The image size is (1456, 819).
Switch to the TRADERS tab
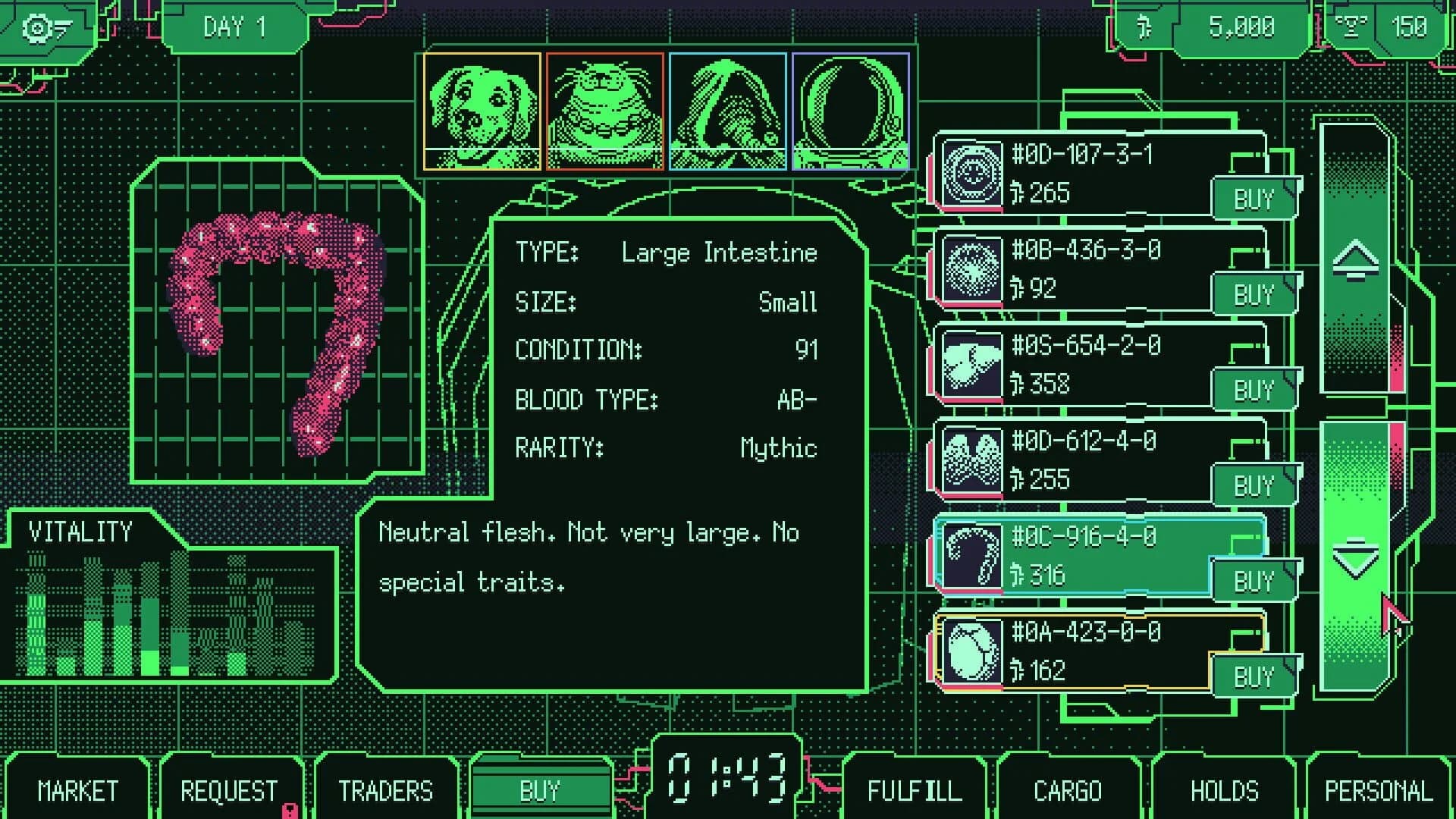pos(385,790)
